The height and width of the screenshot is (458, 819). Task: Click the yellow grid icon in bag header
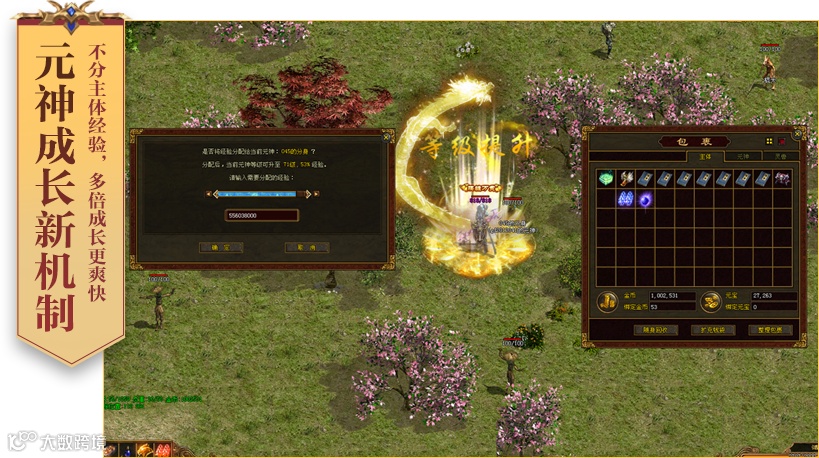[x=769, y=141]
